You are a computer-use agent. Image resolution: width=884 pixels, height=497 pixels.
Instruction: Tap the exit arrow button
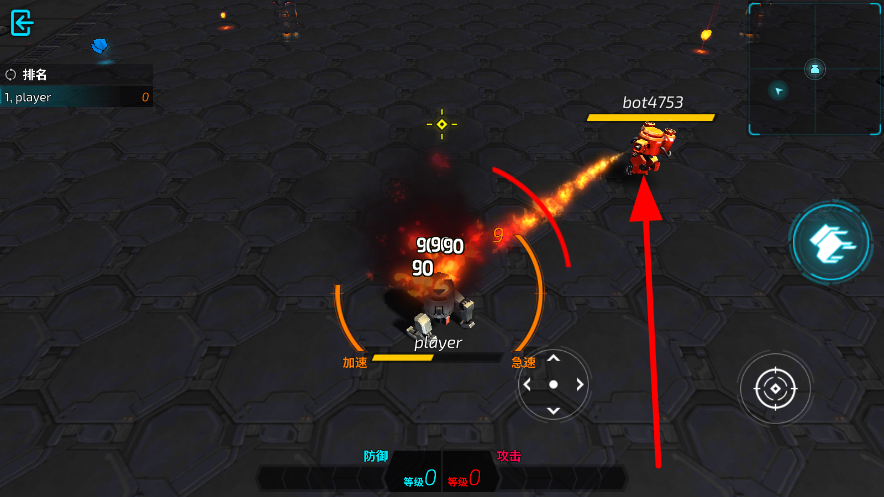(22, 23)
